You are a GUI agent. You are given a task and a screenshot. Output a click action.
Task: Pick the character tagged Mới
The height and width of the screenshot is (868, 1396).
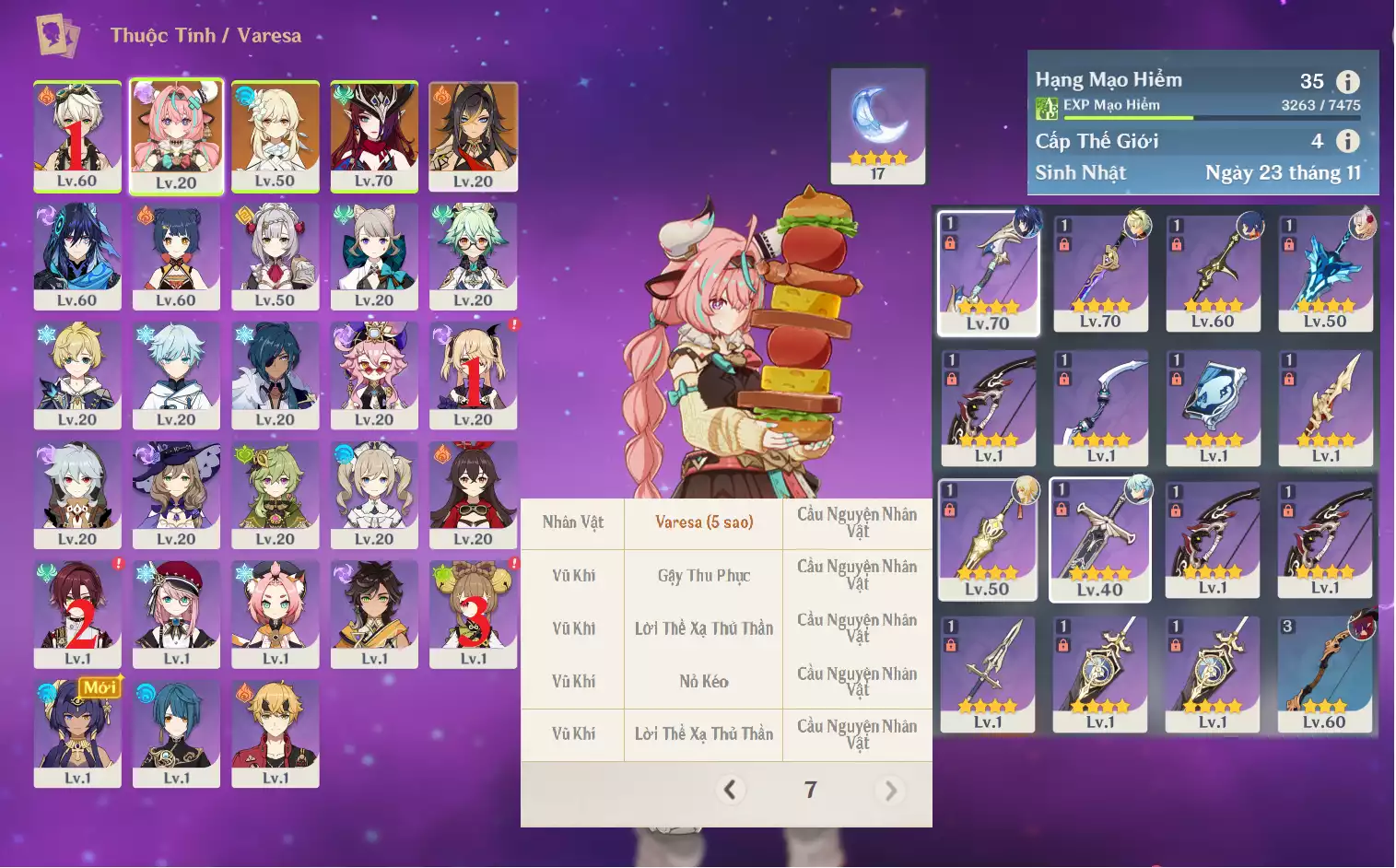click(x=77, y=733)
